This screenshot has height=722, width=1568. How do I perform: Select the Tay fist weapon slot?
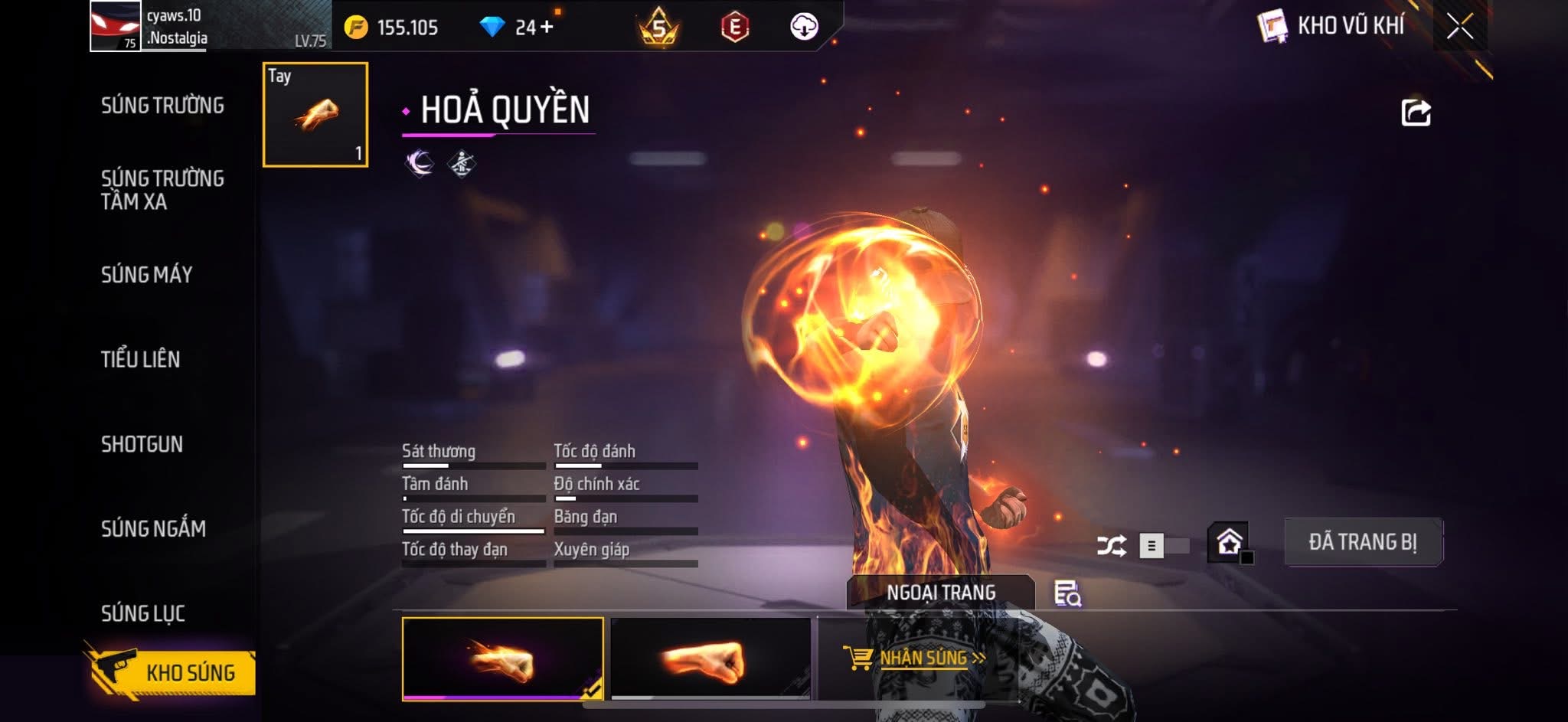(315, 115)
